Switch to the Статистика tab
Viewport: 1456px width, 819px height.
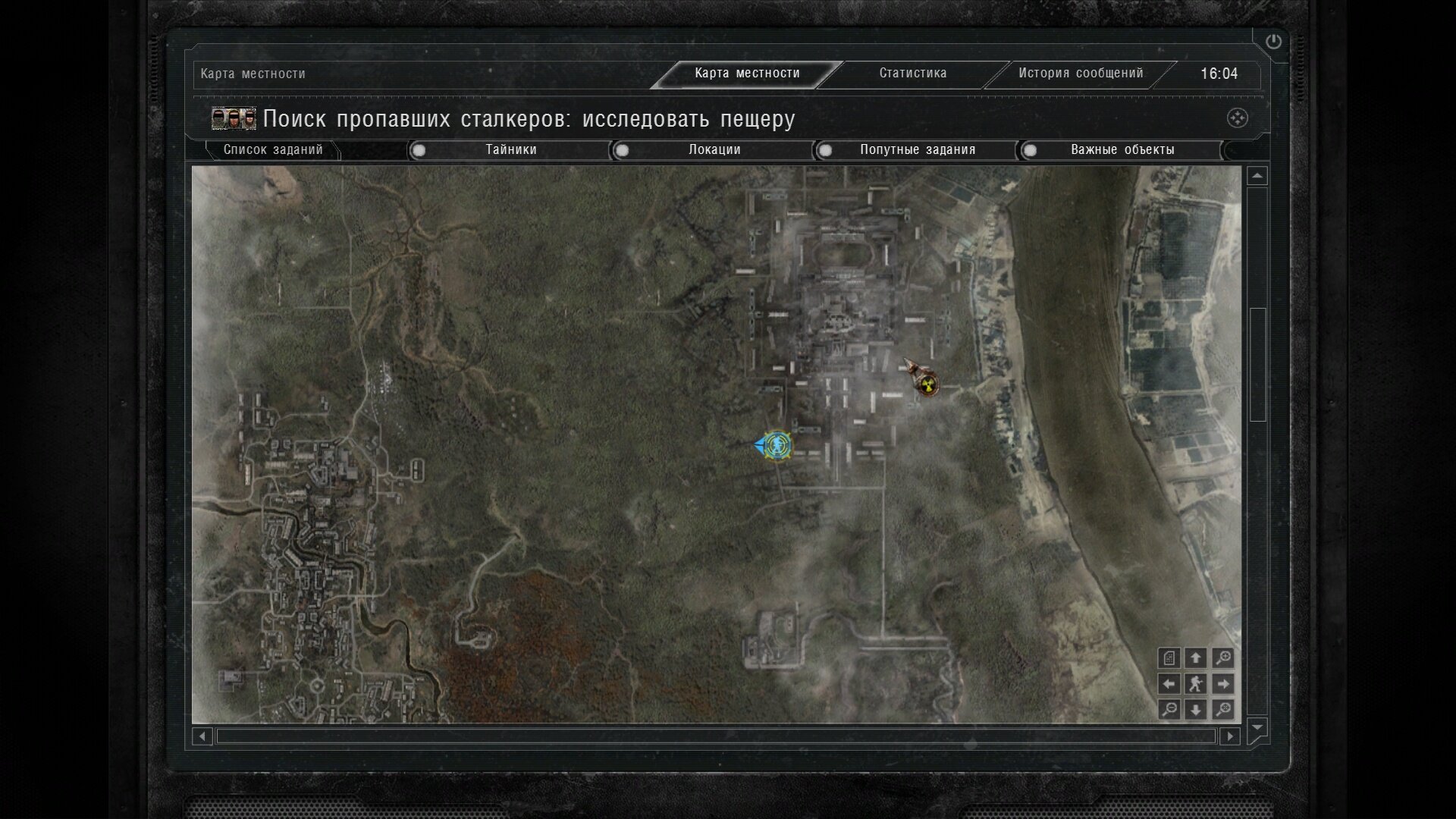coord(912,74)
